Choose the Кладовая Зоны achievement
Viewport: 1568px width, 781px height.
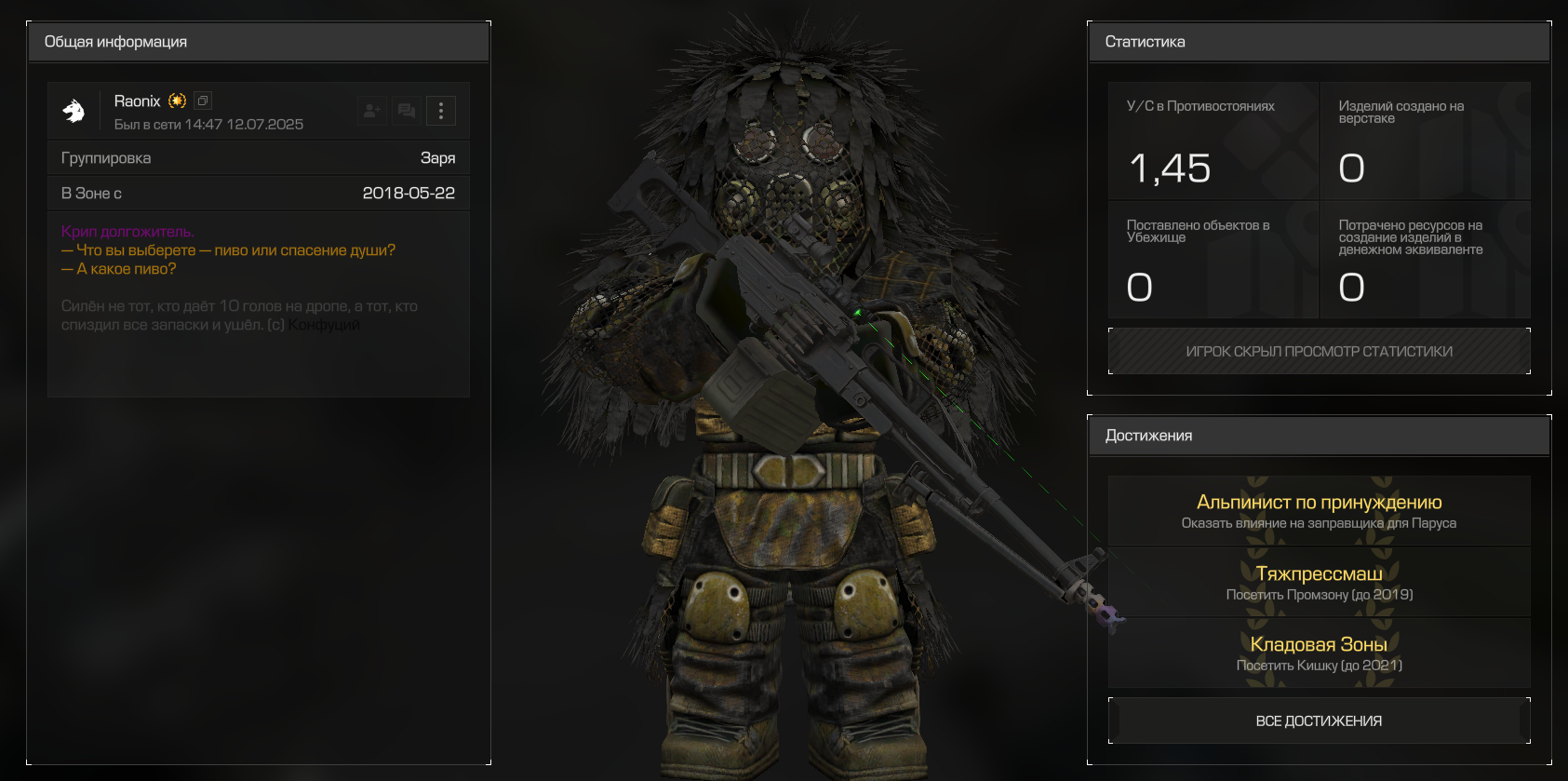pos(1319,653)
